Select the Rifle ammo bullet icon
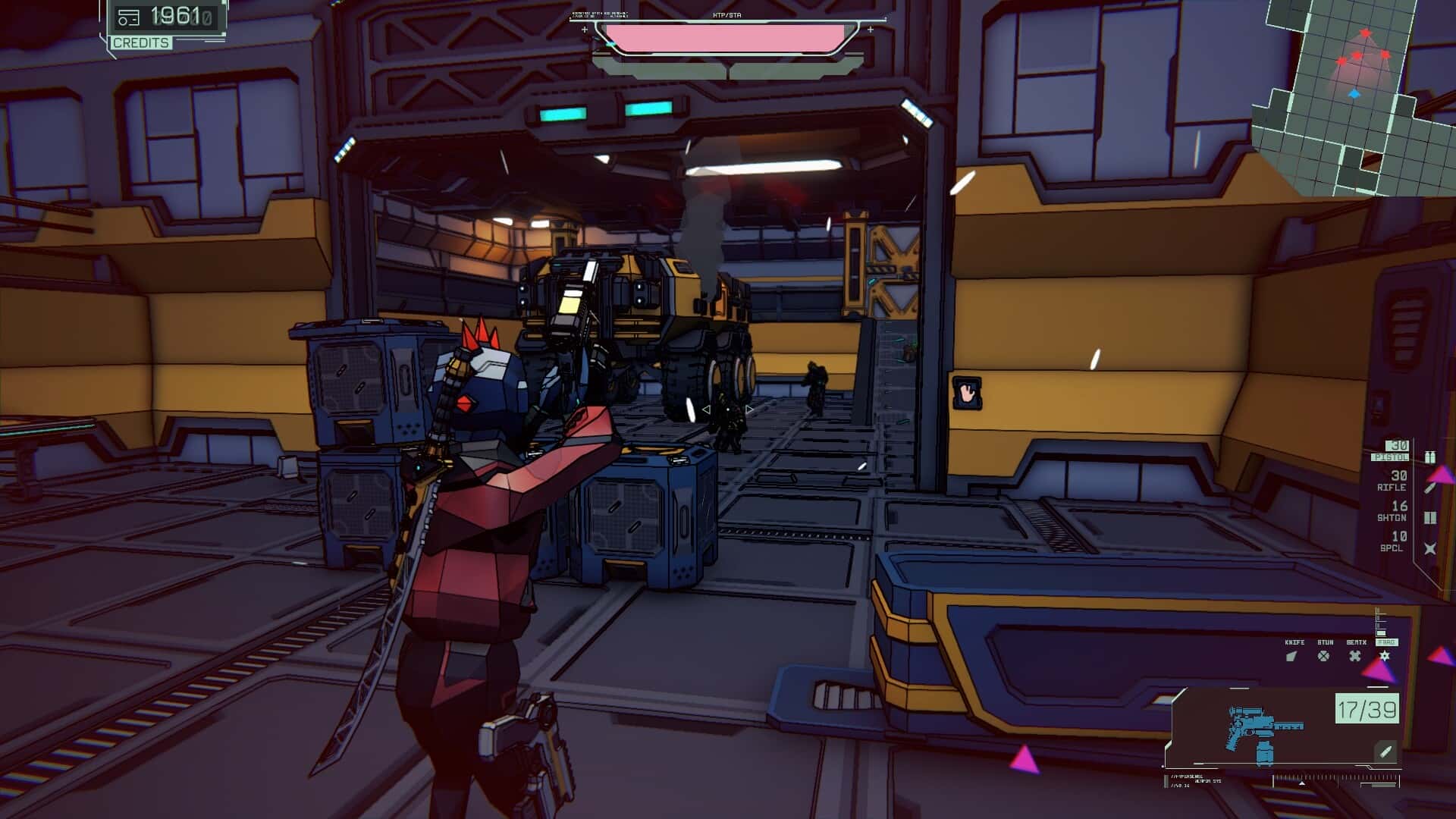 coord(1430,488)
